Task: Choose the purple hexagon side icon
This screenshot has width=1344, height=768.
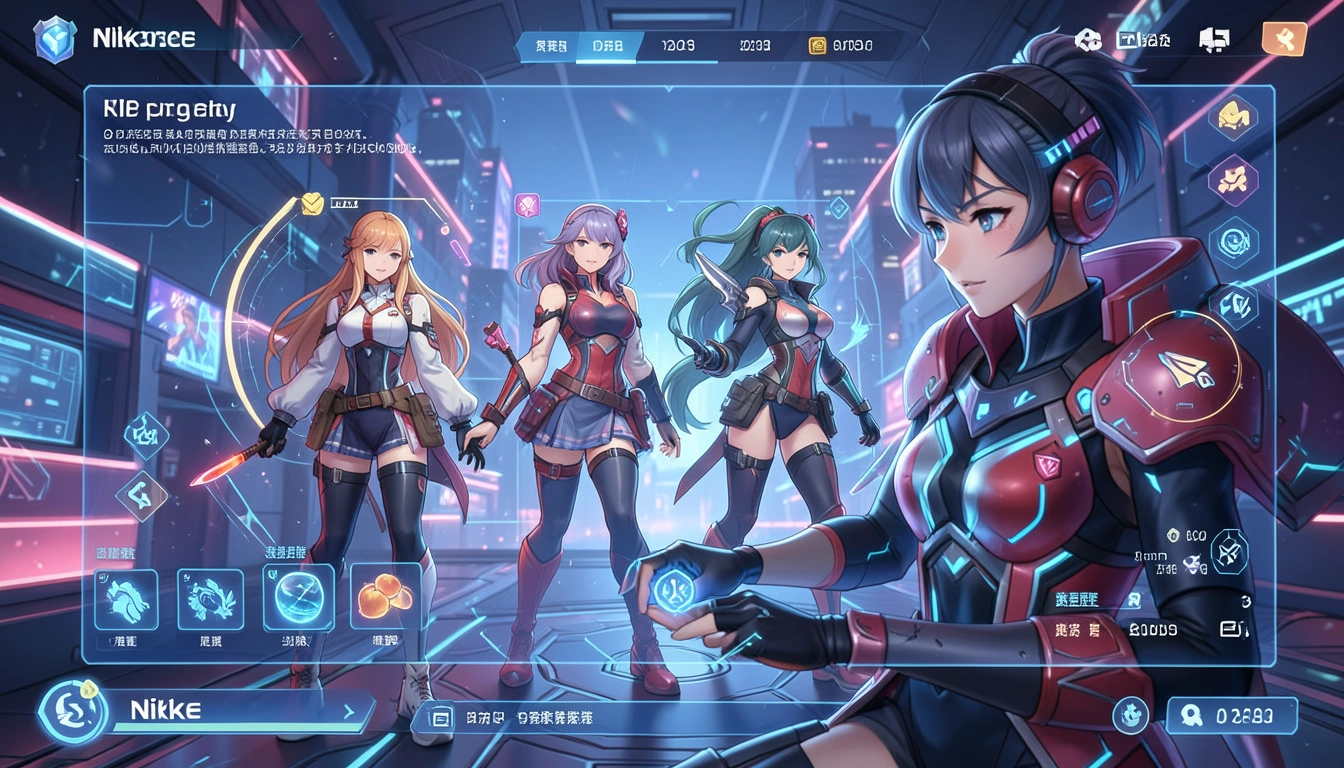Action: 1232,180
